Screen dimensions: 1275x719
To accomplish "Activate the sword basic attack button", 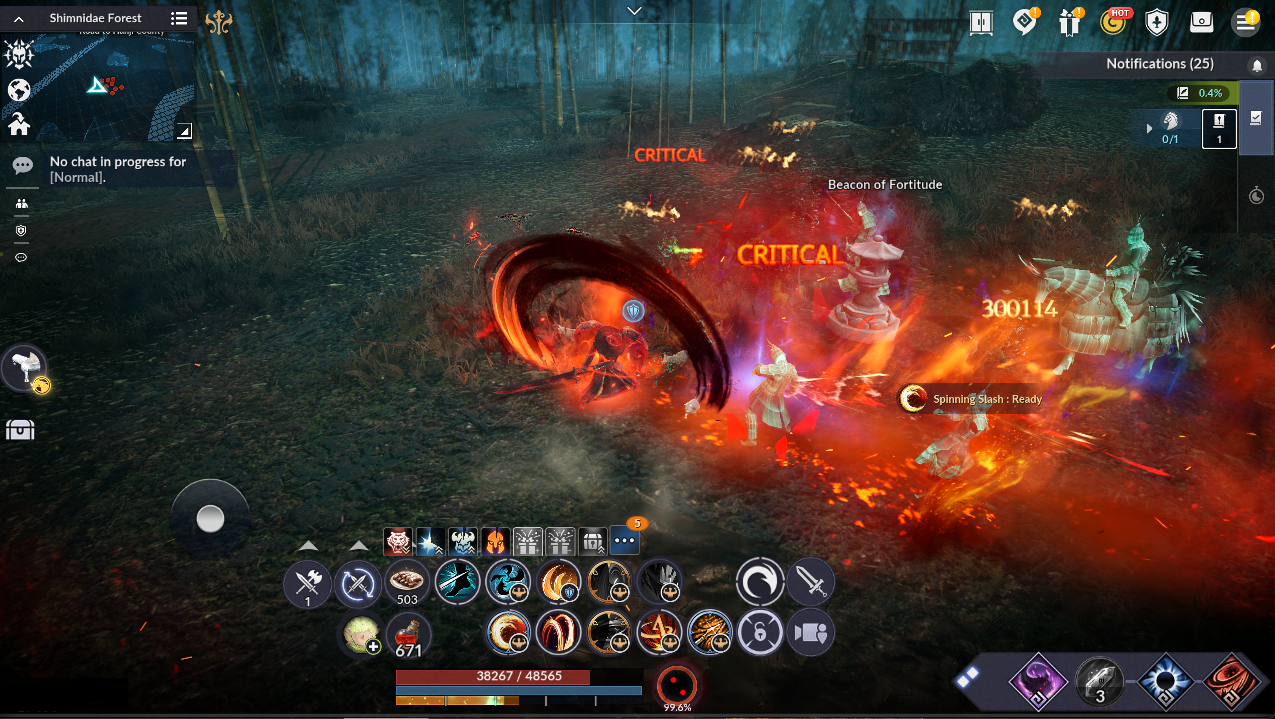I will click(x=810, y=582).
